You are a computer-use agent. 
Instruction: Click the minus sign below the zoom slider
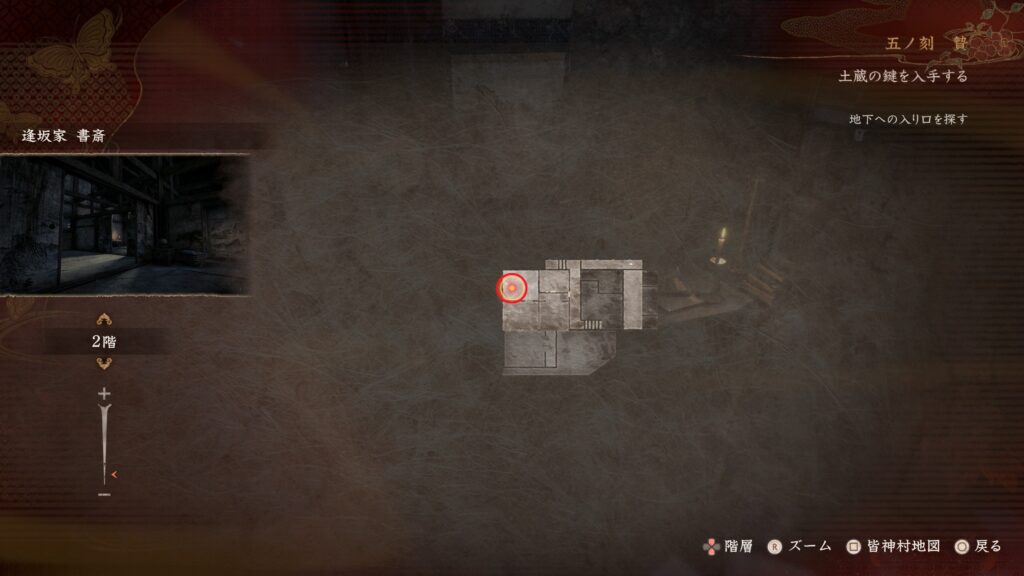[104, 494]
